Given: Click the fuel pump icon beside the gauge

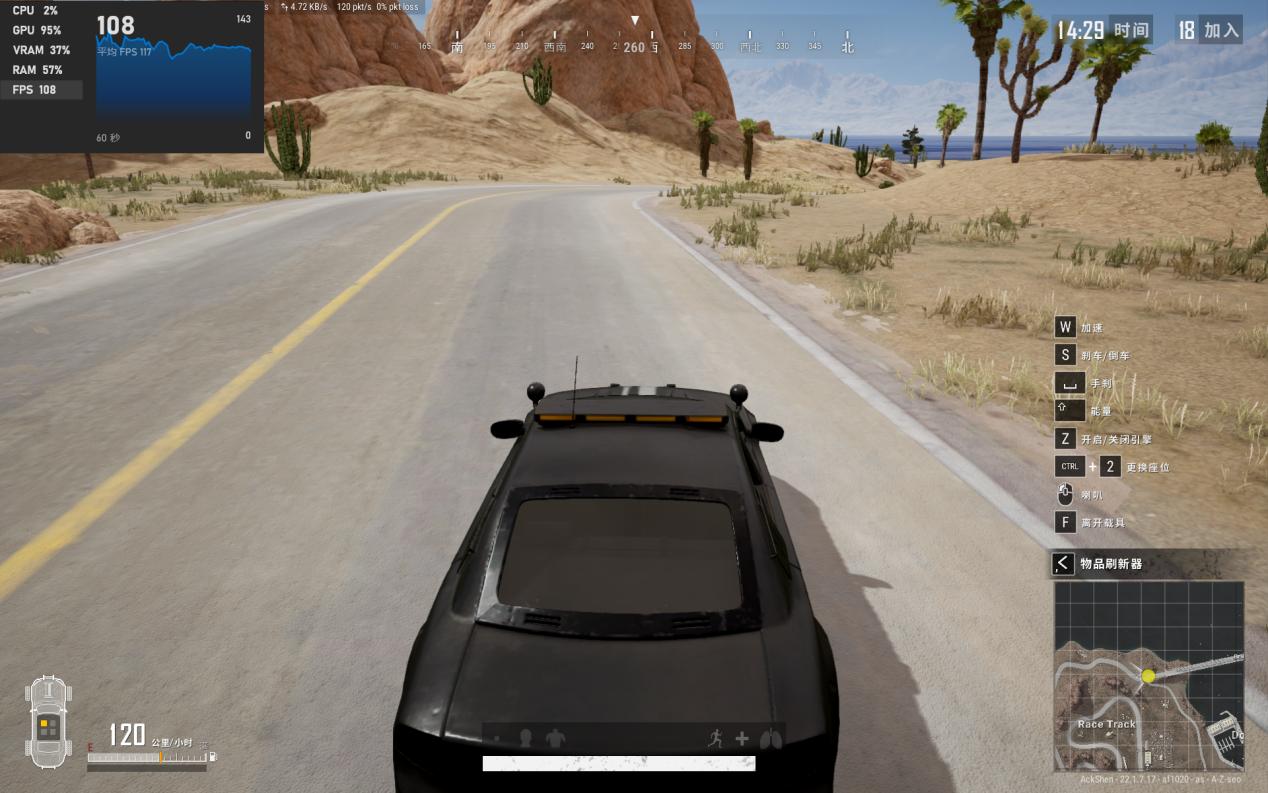Looking at the screenshot, I should point(212,757).
